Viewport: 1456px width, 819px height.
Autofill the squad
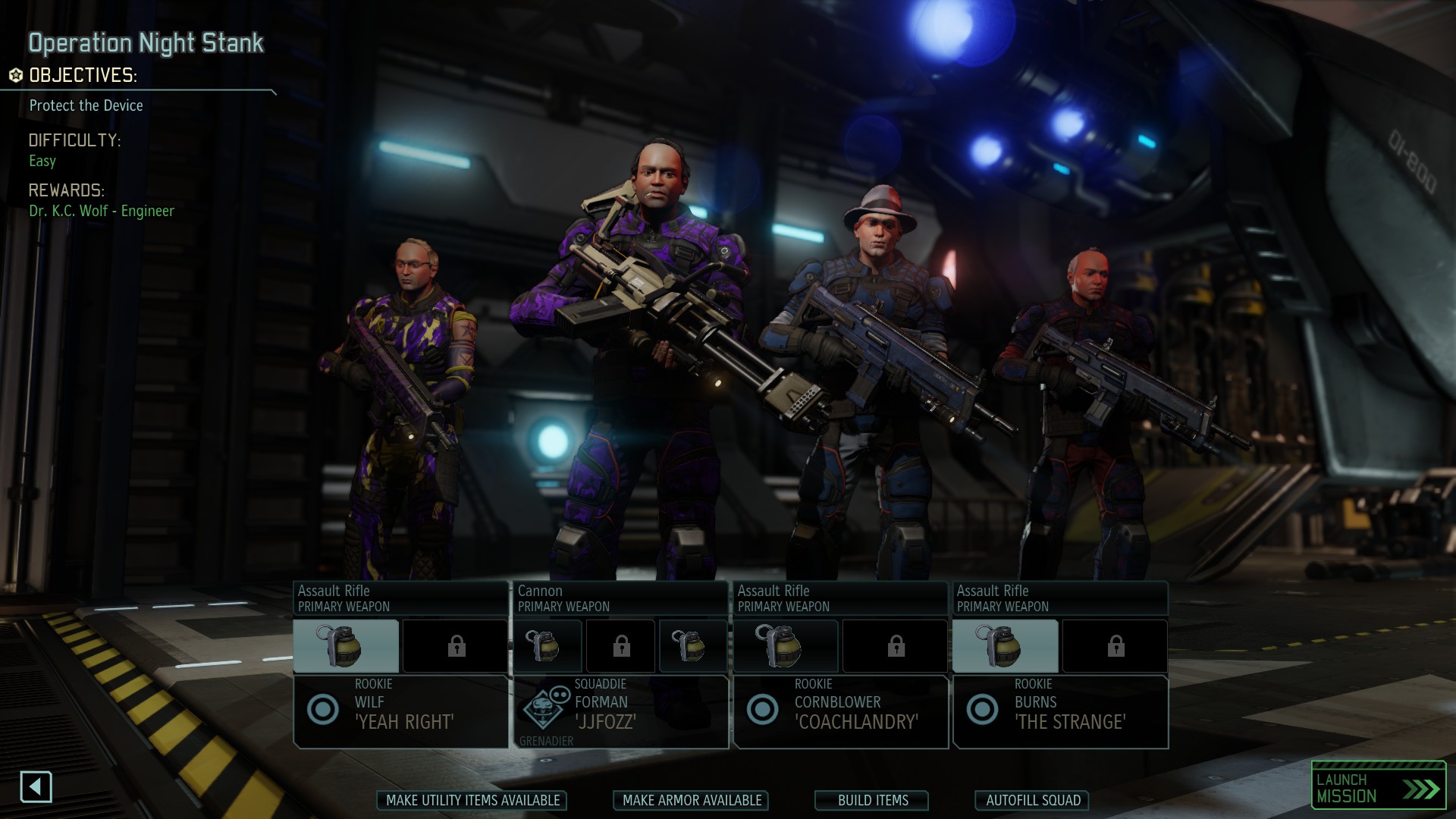[x=1033, y=800]
